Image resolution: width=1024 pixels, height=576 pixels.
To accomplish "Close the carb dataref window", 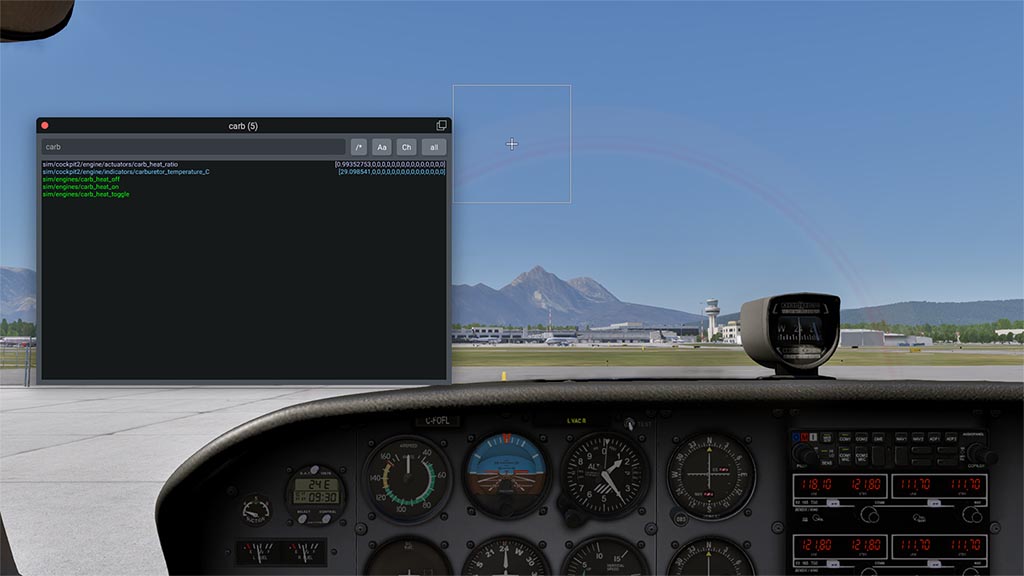I will (x=44, y=126).
